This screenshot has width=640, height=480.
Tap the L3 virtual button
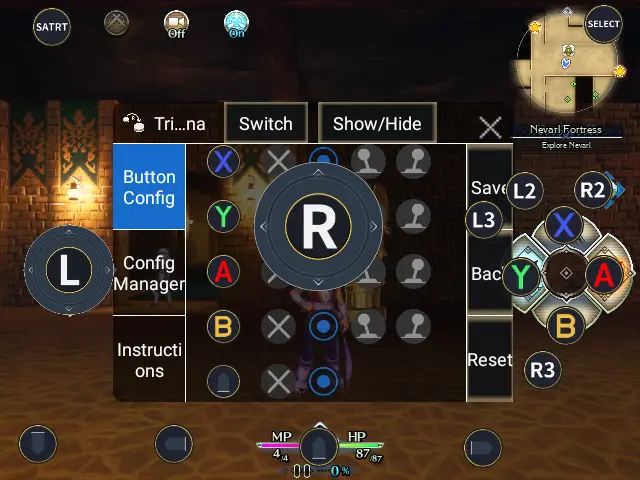point(484,220)
